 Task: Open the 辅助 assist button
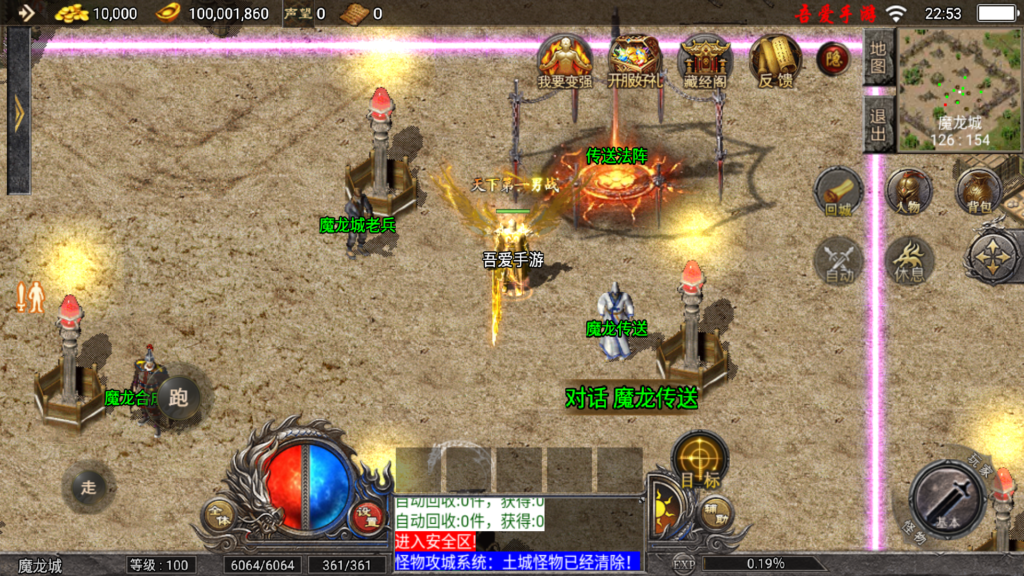tap(715, 513)
